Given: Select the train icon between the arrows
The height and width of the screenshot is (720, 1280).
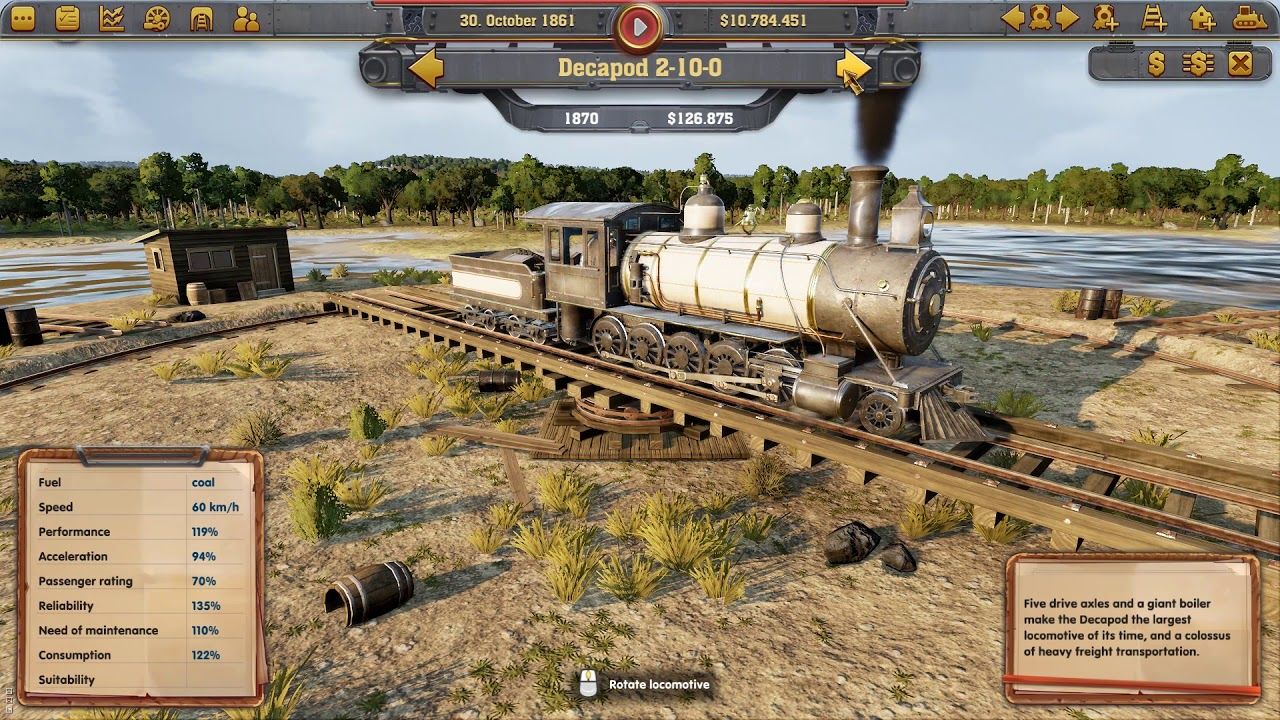Looking at the screenshot, I should [x=1040, y=18].
